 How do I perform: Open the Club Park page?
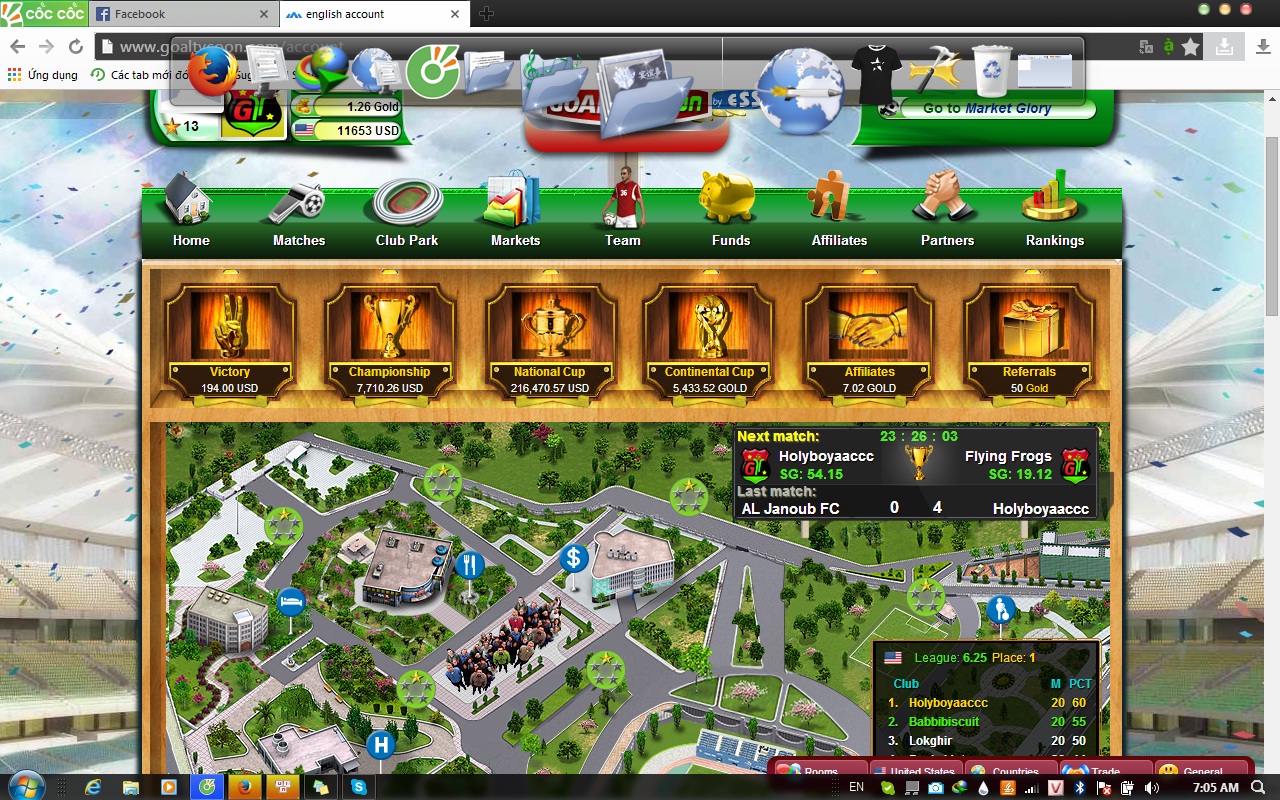tap(407, 215)
